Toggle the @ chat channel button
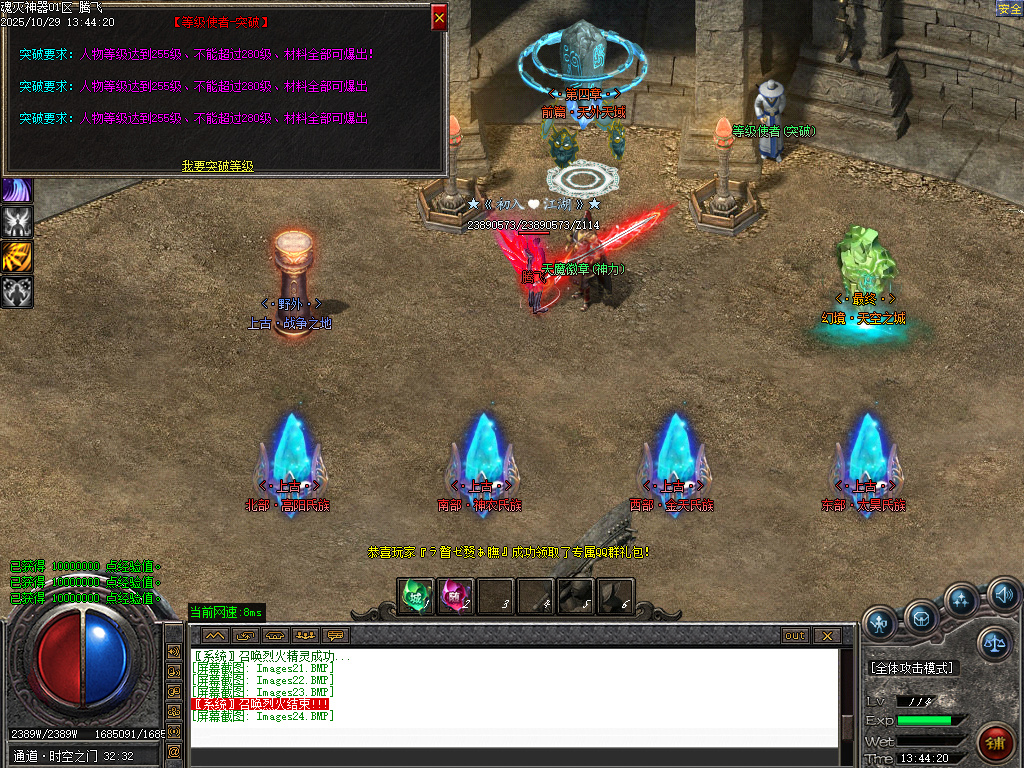 pyautogui.click(x=174, y=751)
